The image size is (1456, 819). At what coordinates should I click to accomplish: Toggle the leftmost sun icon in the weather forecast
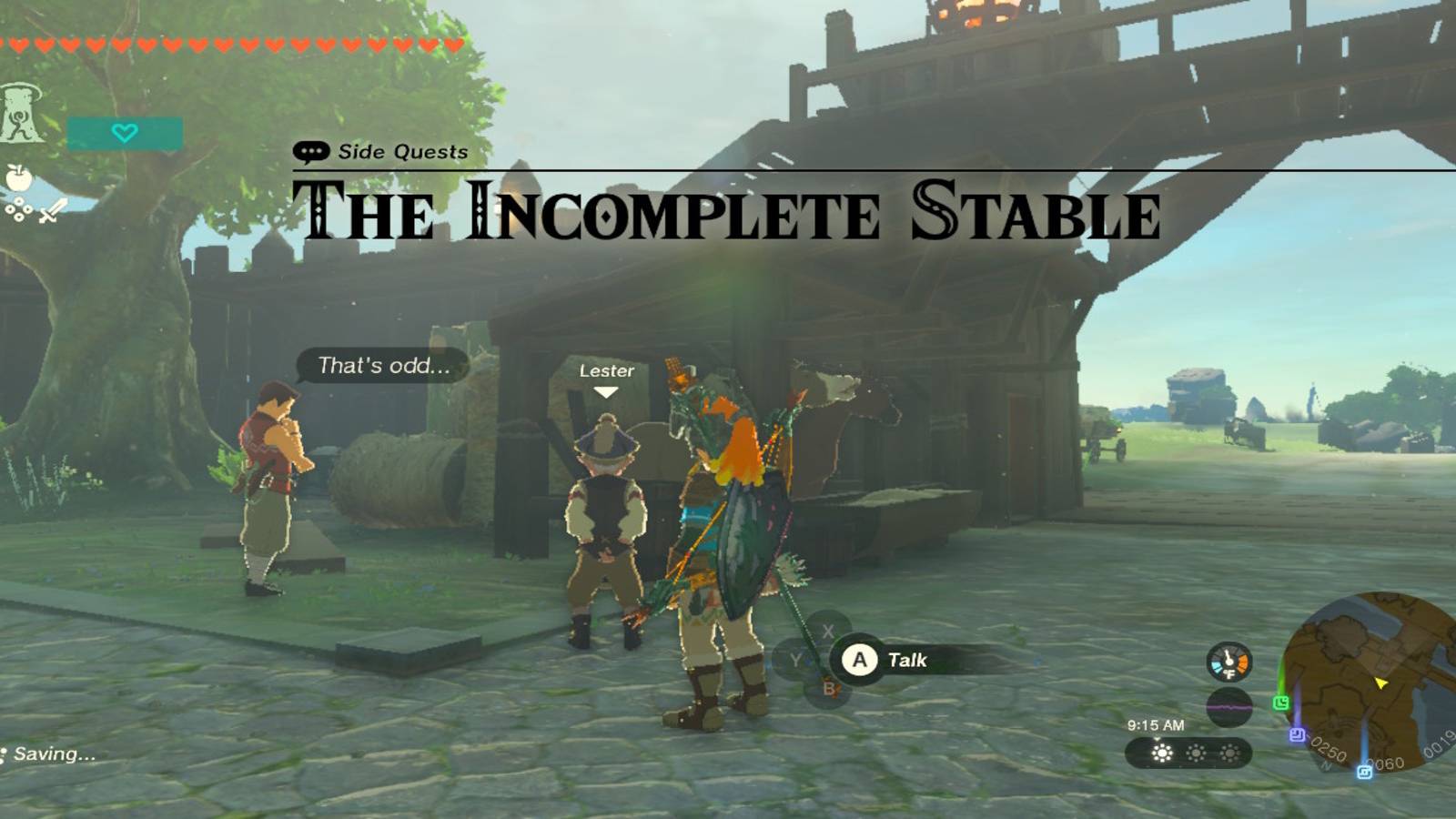(x=1161, y=753)
